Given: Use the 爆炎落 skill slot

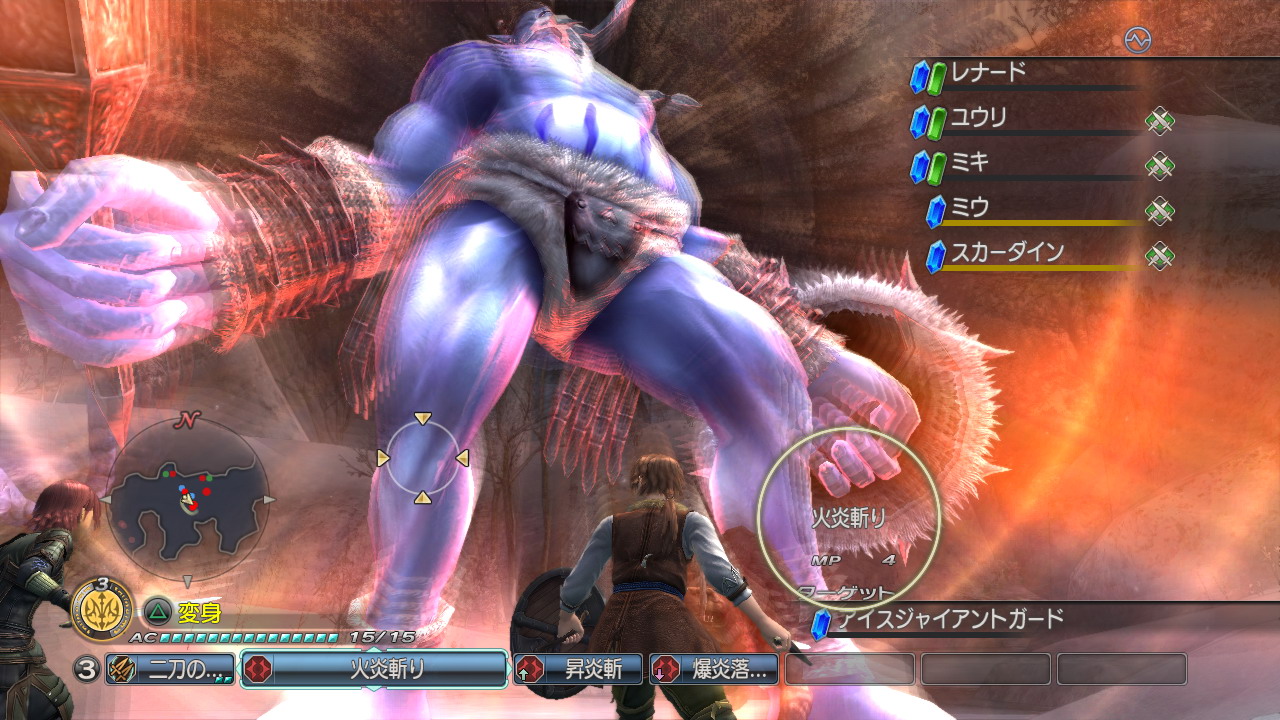Looking at the screenshot, I should click(x=714, y=669).
